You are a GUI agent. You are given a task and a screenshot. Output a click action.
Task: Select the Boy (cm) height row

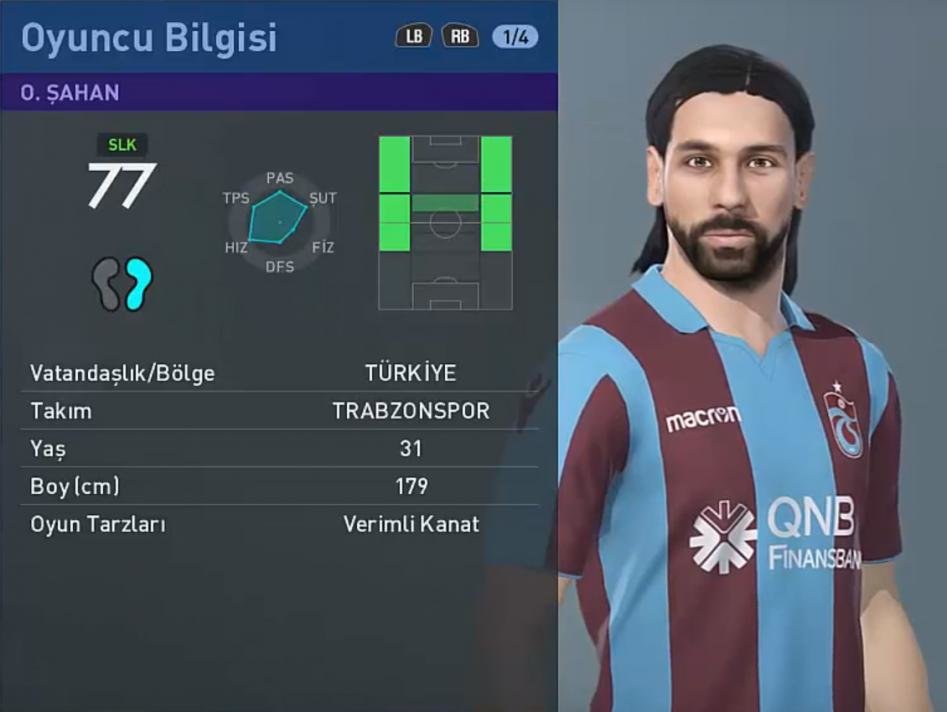tap(279, 486)
